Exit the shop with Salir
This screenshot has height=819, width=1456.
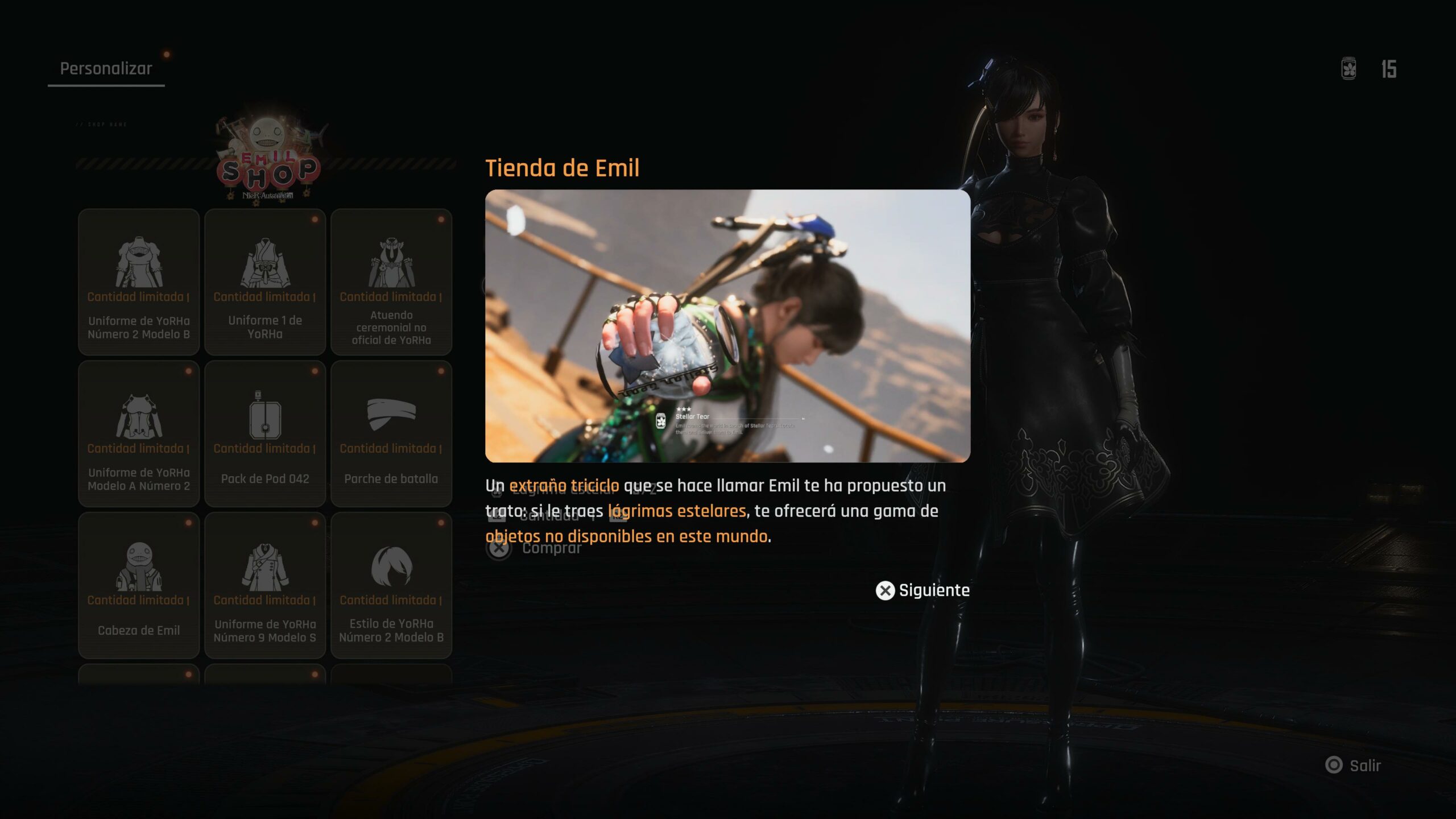(x=1354, y=766)
